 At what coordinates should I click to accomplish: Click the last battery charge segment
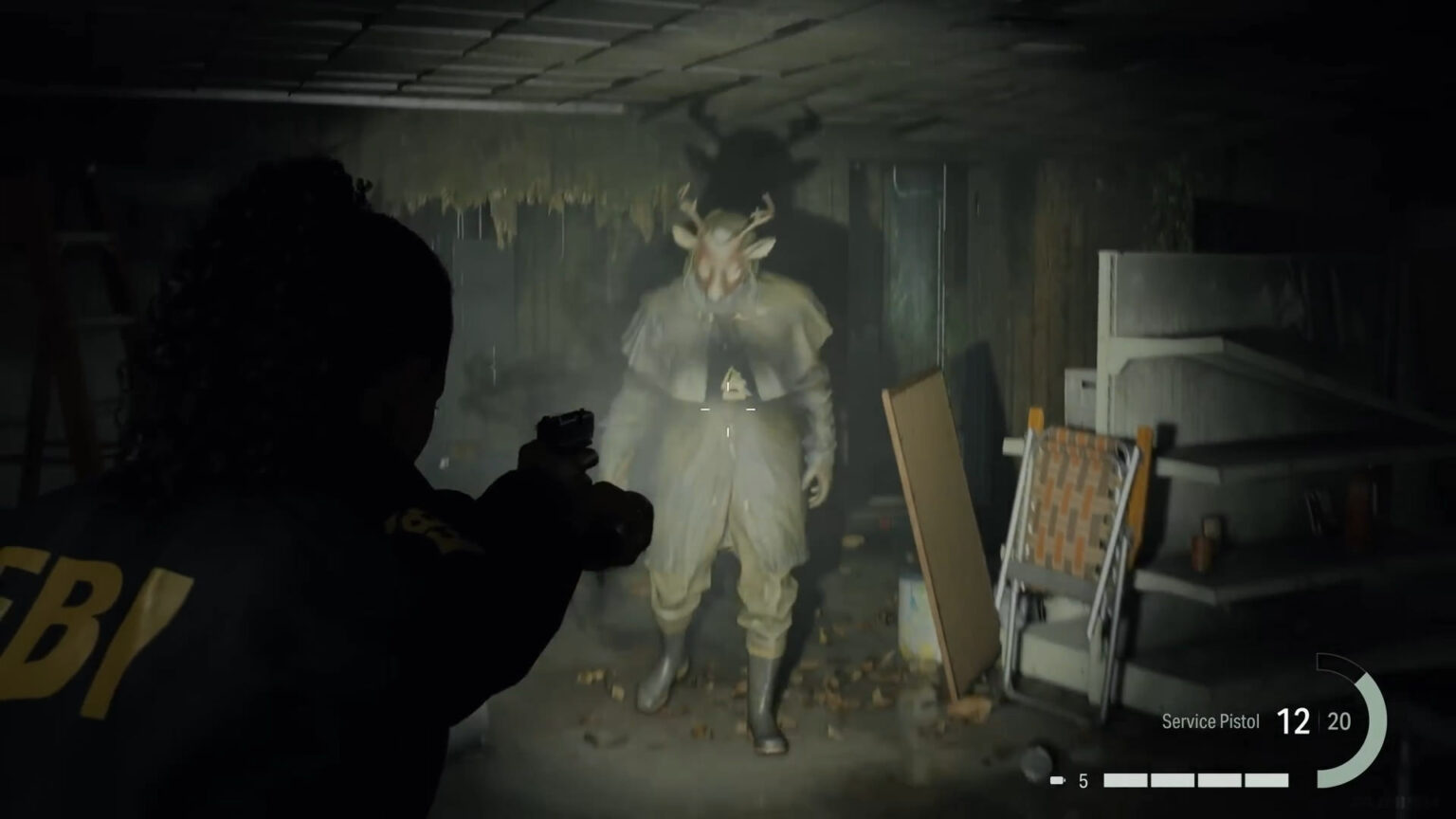[1265, 779]
